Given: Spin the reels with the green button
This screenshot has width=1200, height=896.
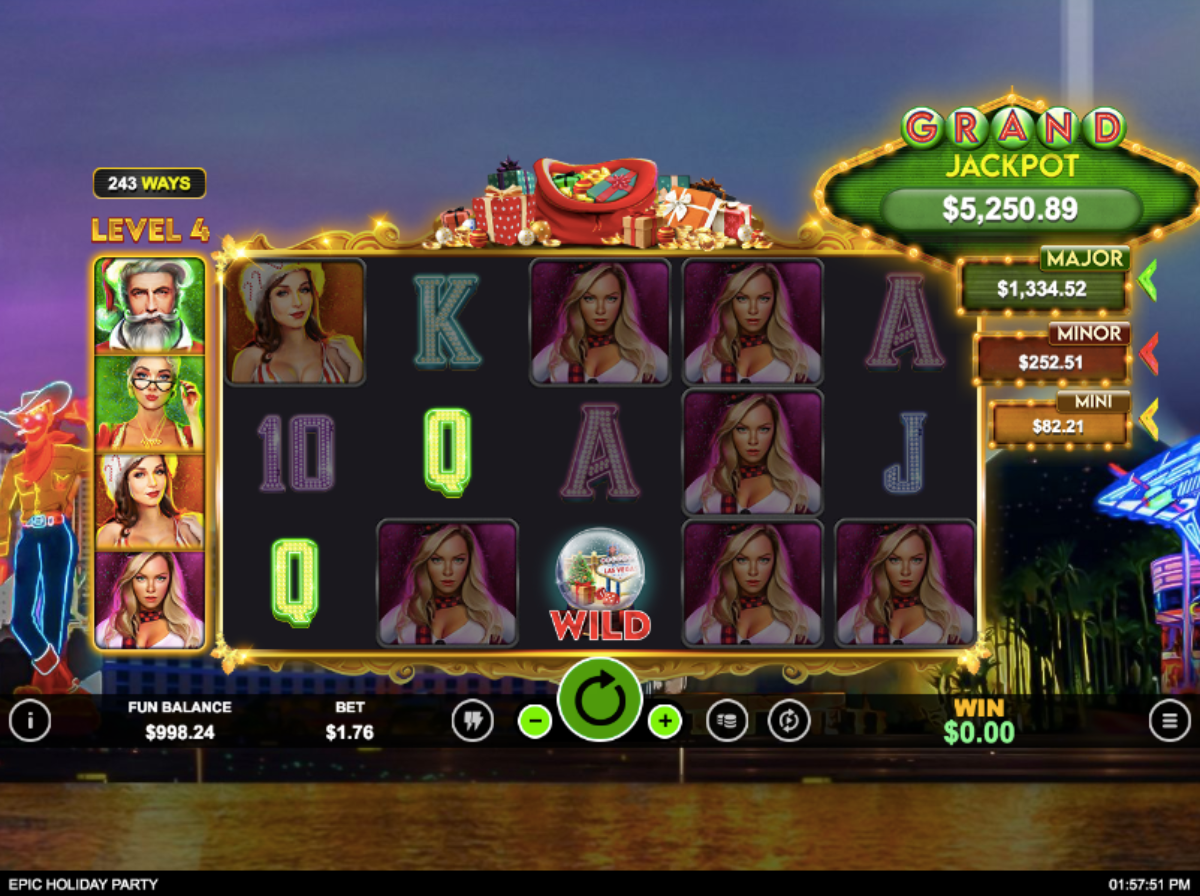Looking at the screenshot, I should pyautogui.click(x=600, y=700).
